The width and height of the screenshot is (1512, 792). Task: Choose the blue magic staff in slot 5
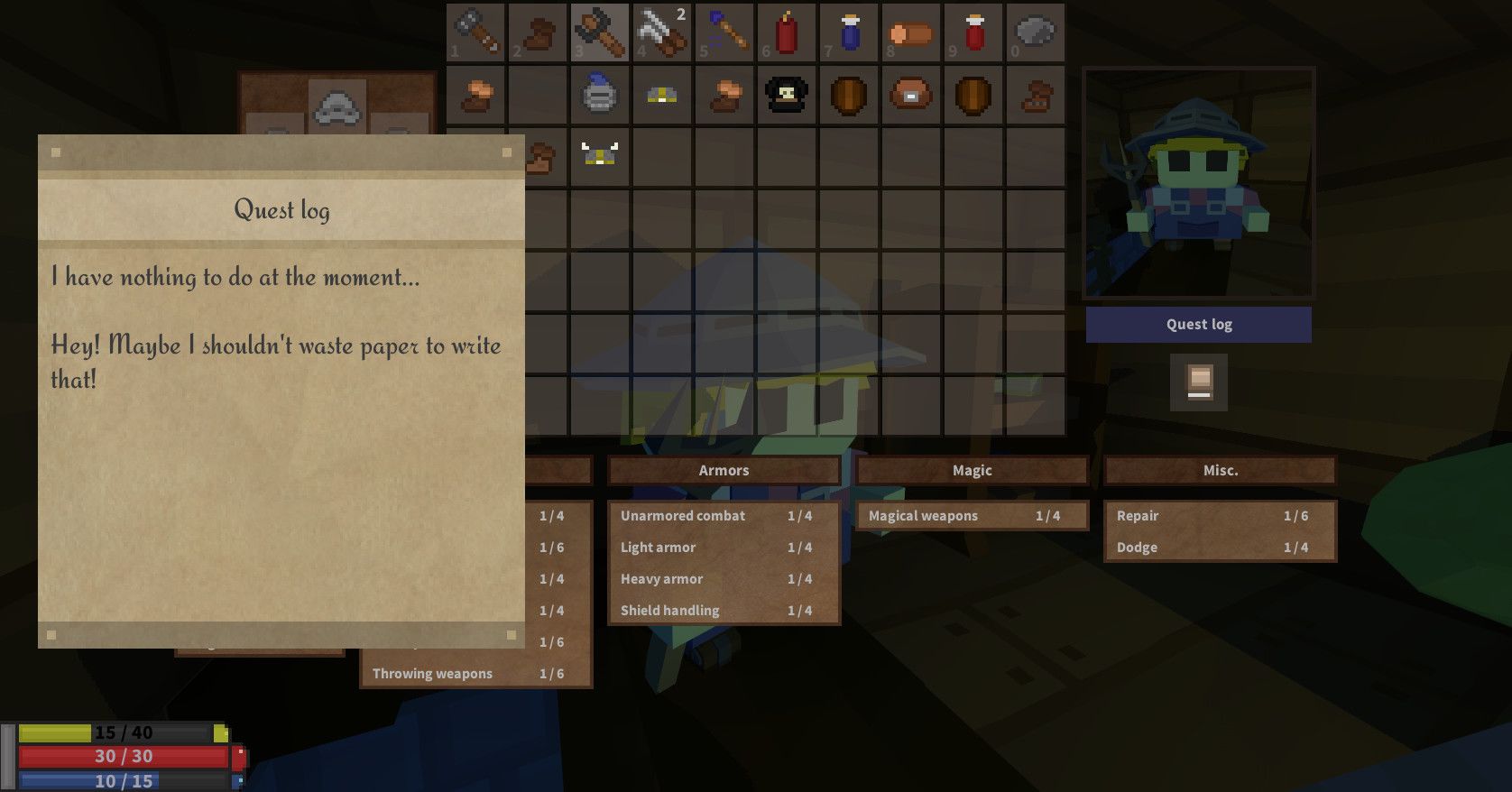click(724, 32)
